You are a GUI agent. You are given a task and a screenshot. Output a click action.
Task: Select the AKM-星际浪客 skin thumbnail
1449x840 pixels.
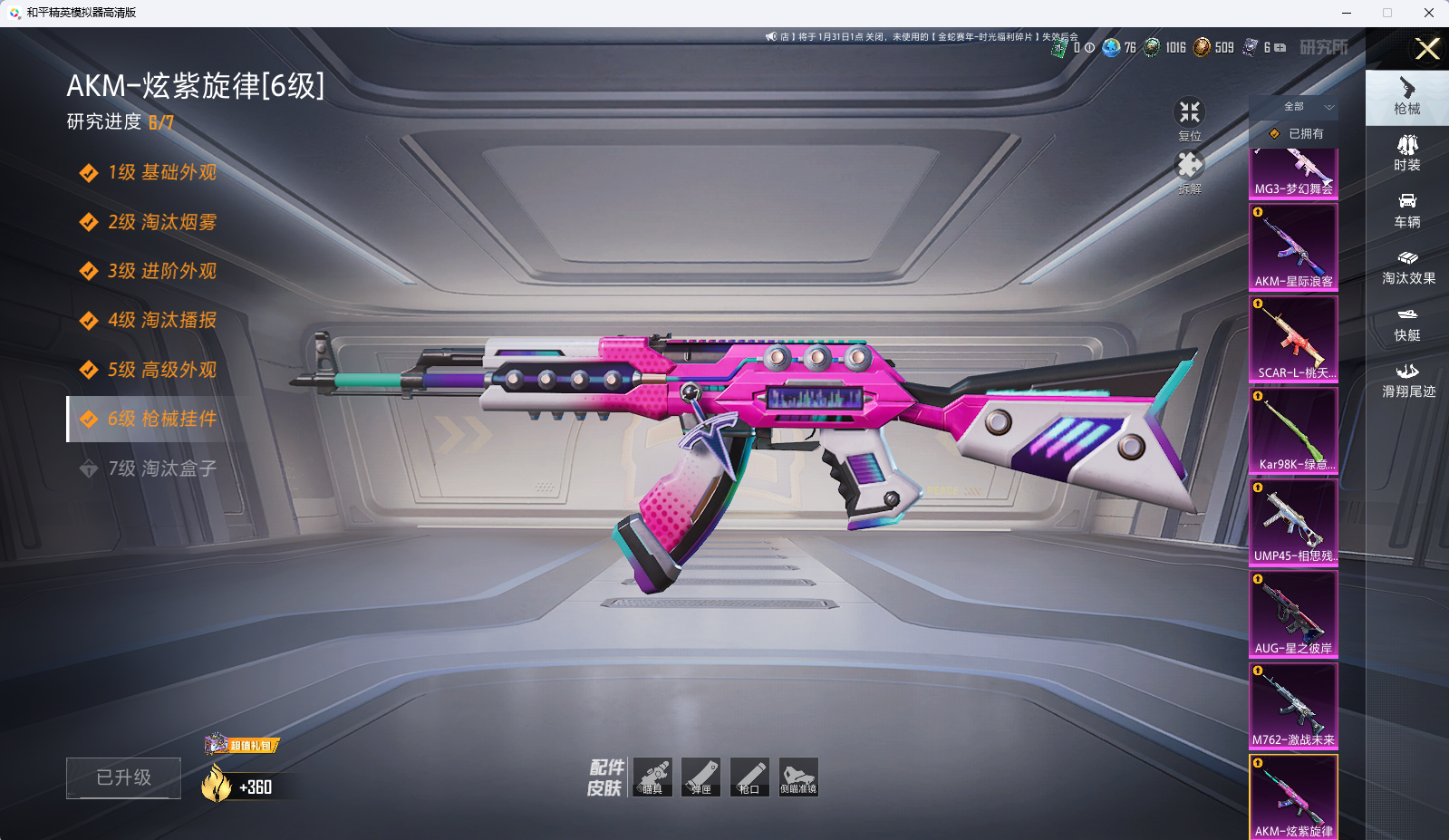tap(1293, 246)
